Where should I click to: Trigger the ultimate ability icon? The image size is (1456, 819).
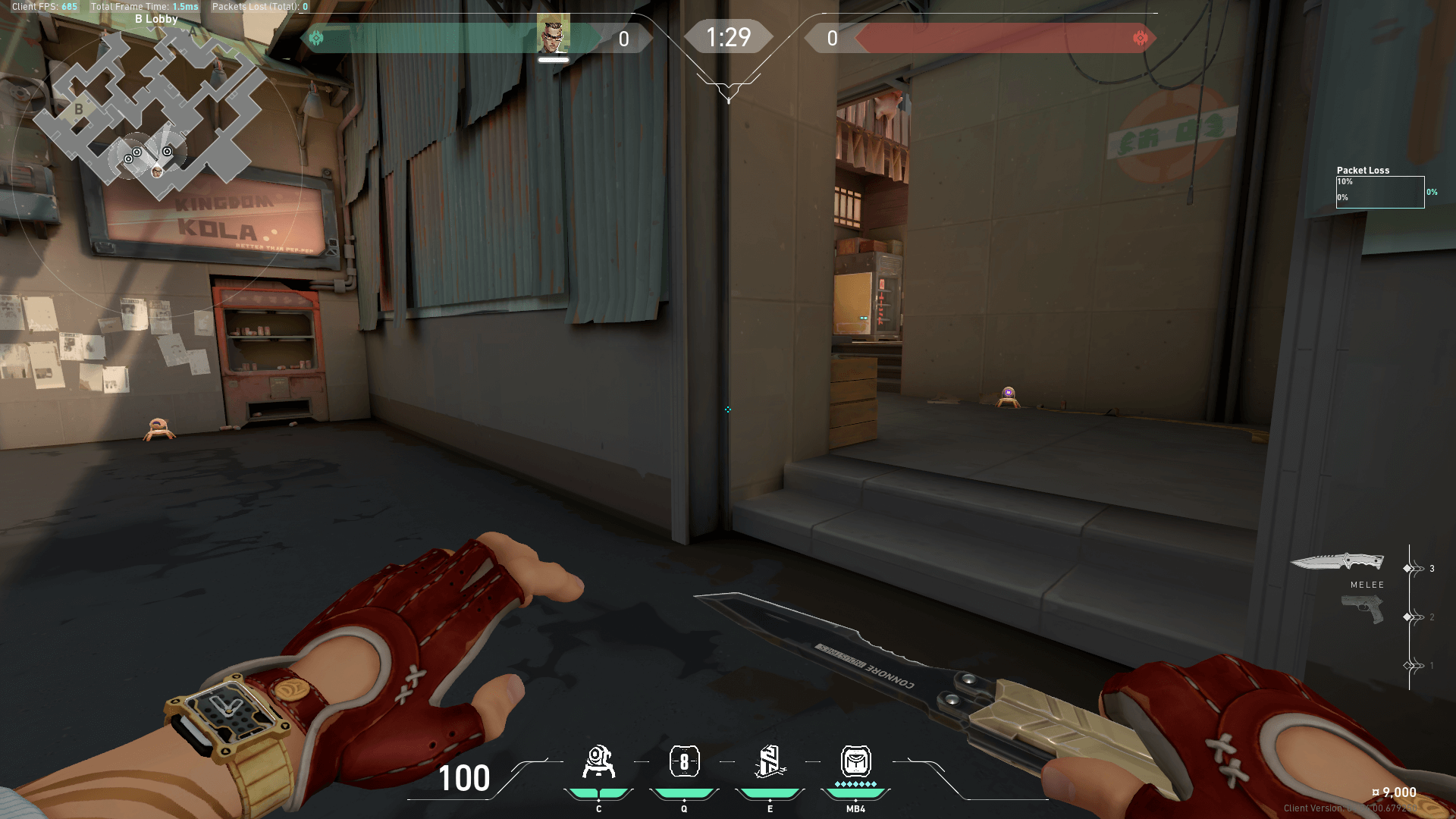click(855, 762)
